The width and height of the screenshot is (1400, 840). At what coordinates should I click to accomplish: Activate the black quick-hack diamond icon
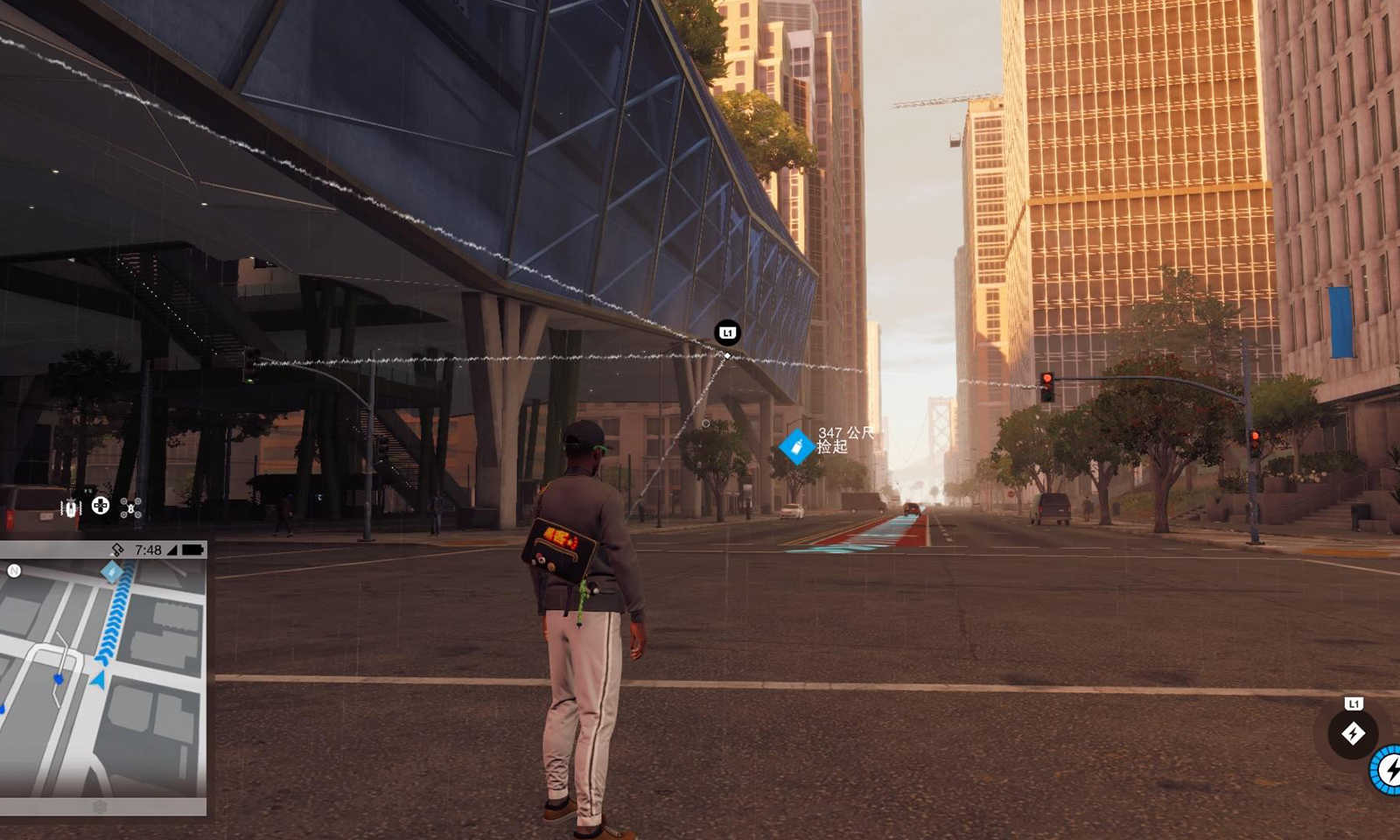(x=1353, y=733)
